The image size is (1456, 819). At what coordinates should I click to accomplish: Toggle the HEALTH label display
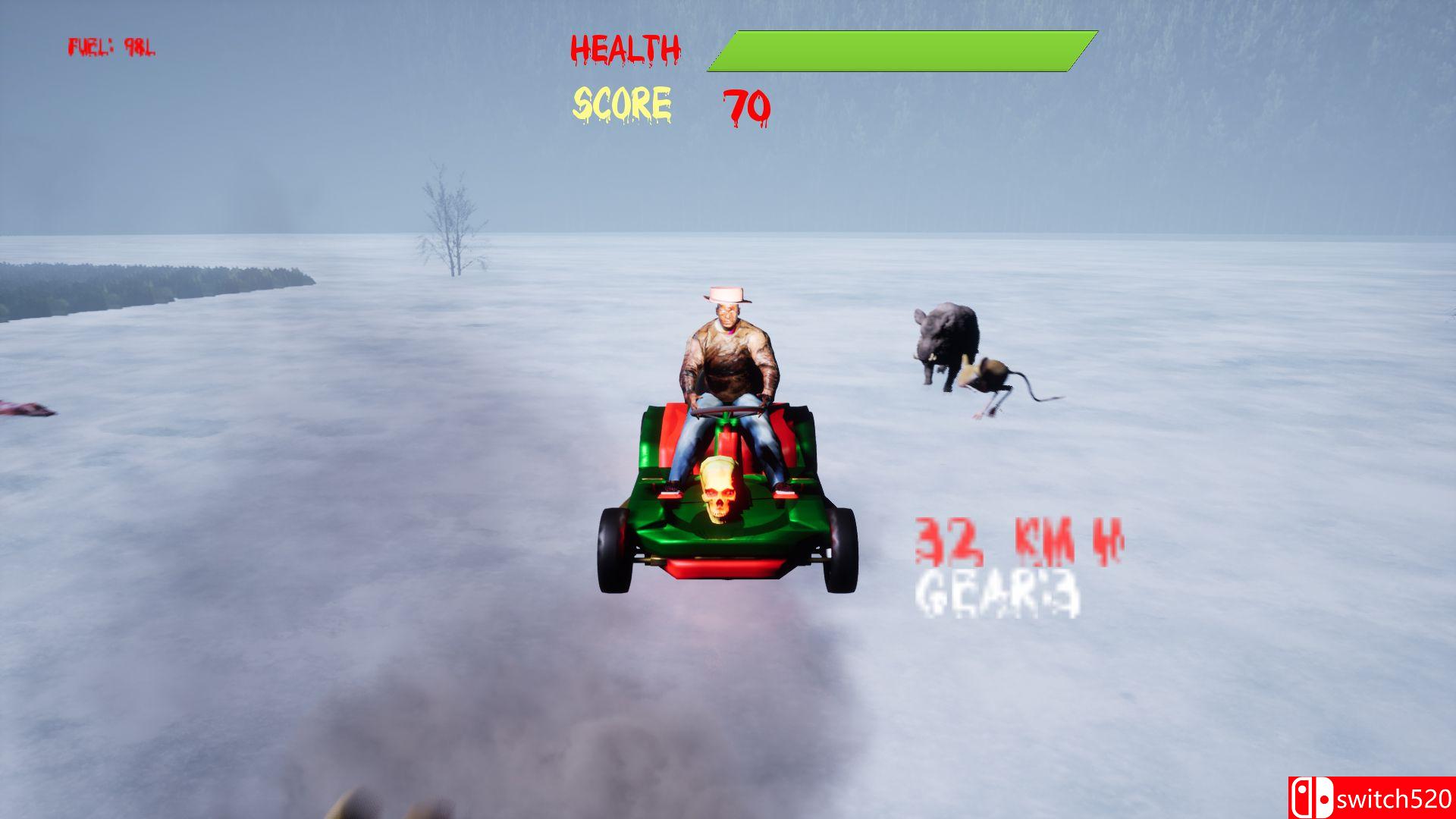click(626, 47)
